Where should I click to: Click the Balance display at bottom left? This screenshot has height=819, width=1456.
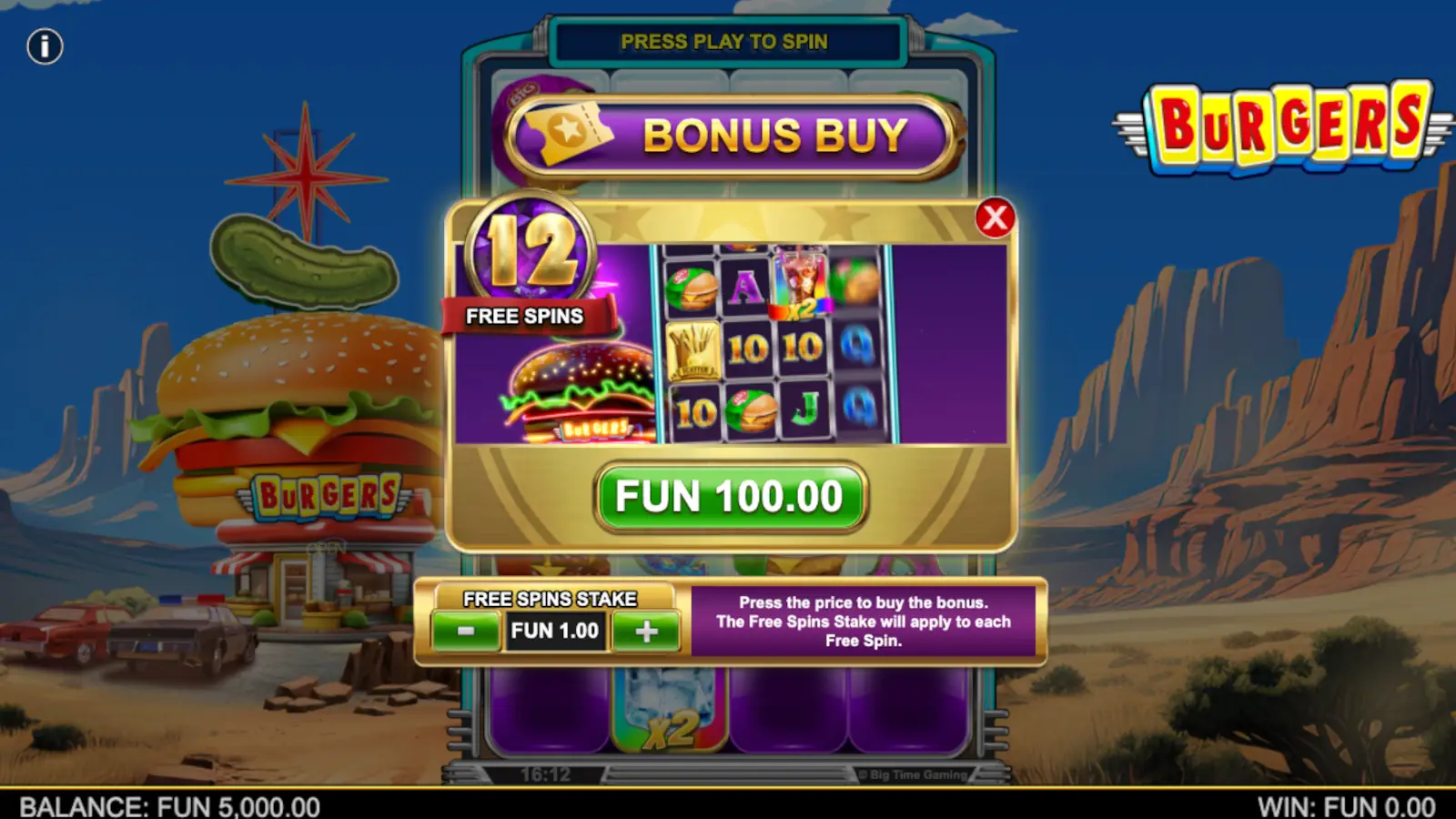[168, 806]
